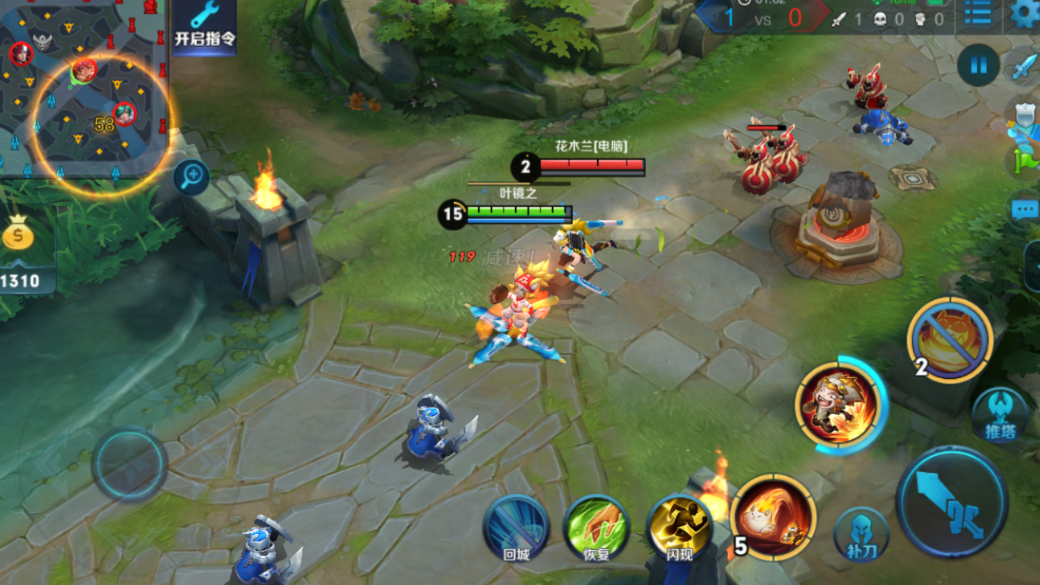
Task: Trigger the fireball skill with number 5
Action: pyautogui.click(x=772, y=517)
